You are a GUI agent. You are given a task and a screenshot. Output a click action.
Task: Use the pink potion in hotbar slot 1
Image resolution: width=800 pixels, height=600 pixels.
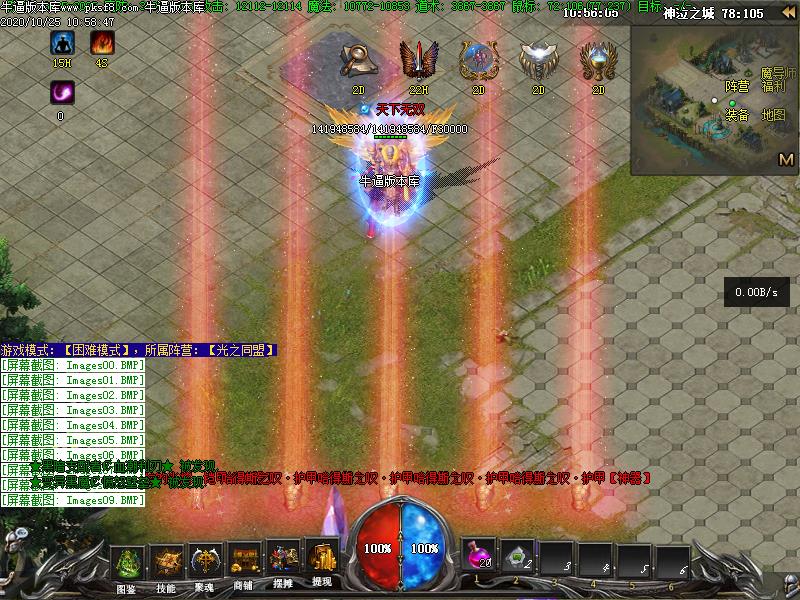coord(477,557)
